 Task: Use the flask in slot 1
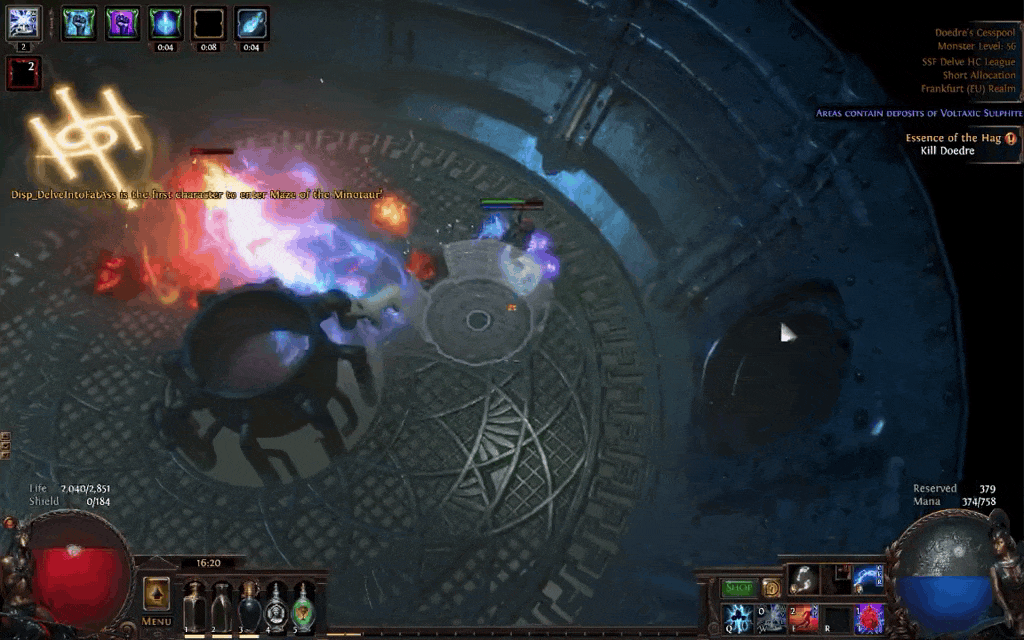195,605
